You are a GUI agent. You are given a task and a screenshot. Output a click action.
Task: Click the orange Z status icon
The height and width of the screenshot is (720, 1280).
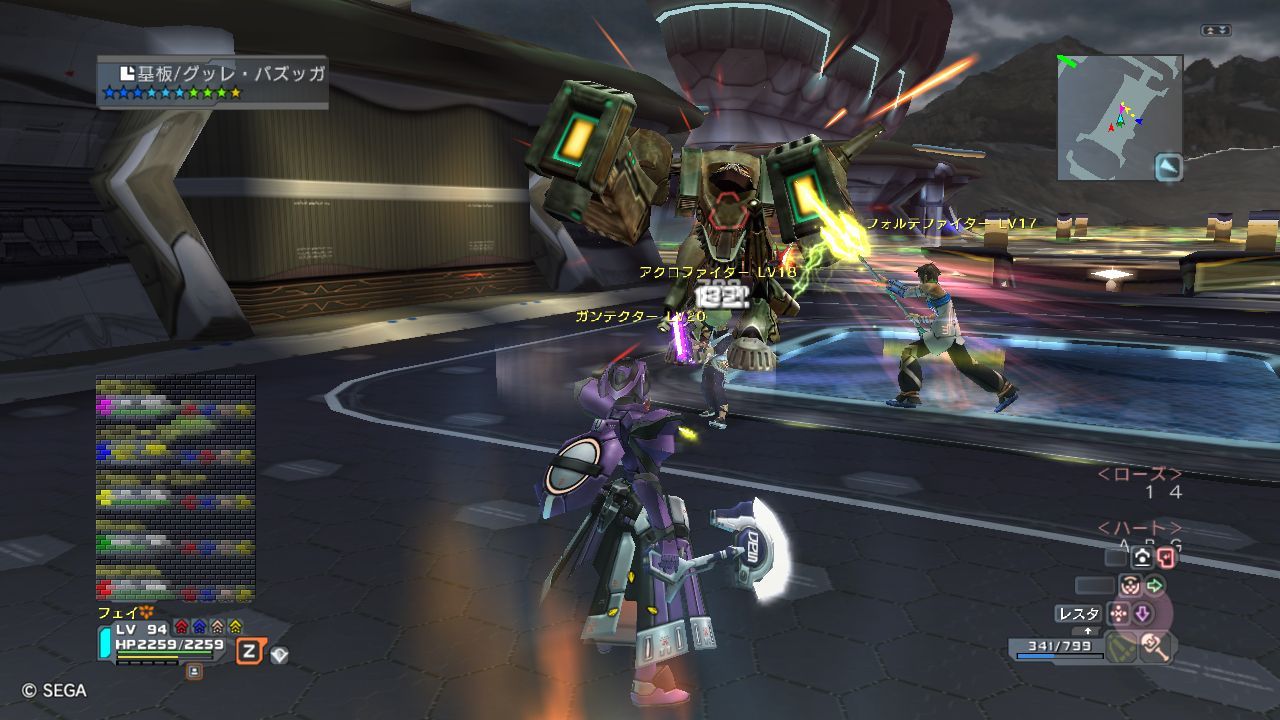249,652
